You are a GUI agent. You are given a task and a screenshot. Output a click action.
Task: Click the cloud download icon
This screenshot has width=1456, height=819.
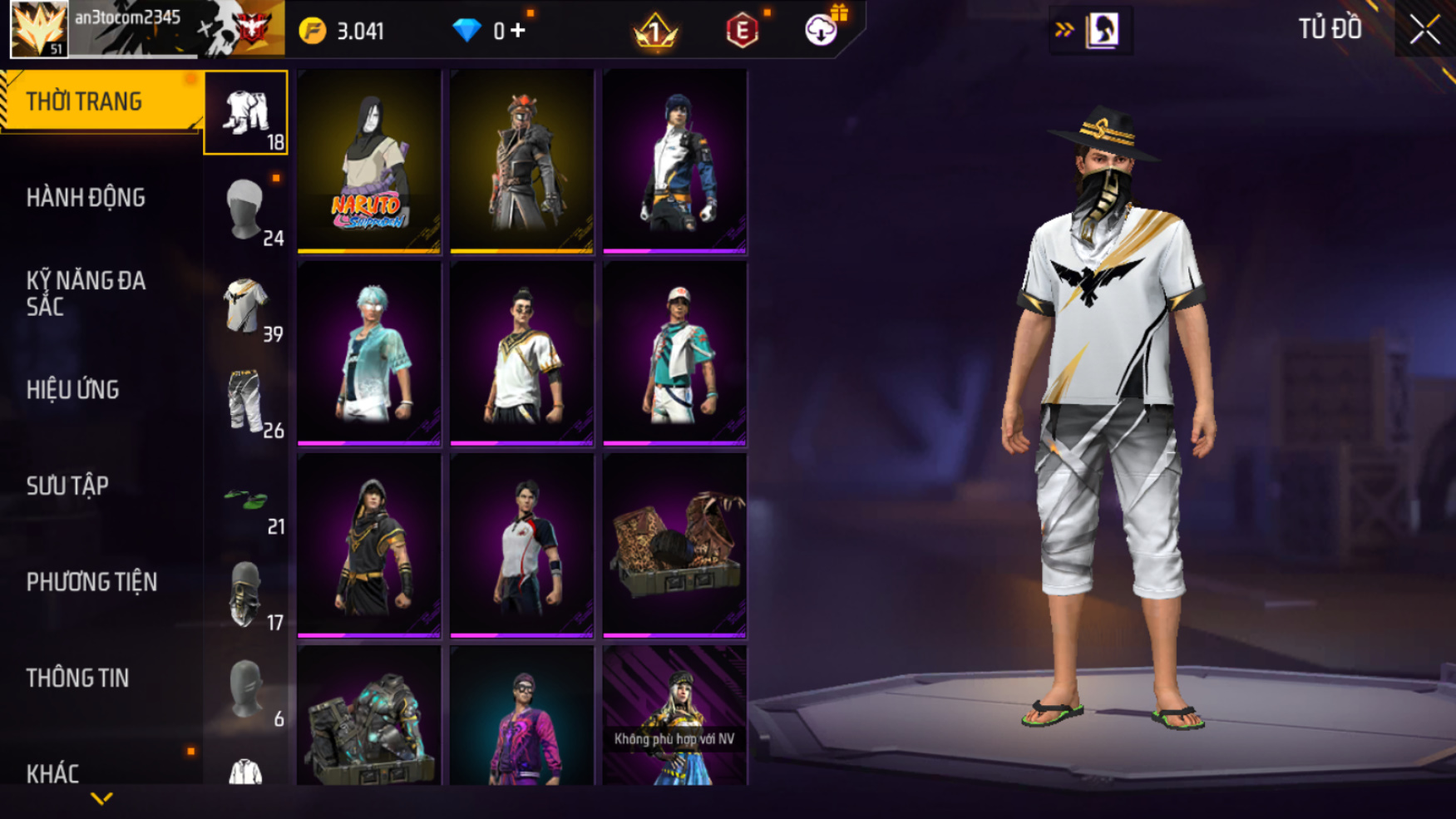[821, 31]
